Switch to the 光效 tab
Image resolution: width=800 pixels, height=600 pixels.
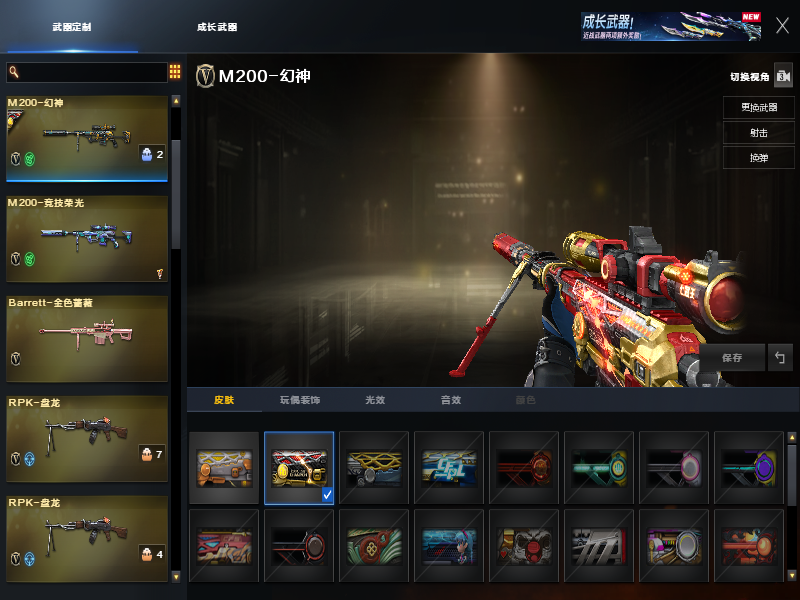pyautogui.click(x=375, y=400)
